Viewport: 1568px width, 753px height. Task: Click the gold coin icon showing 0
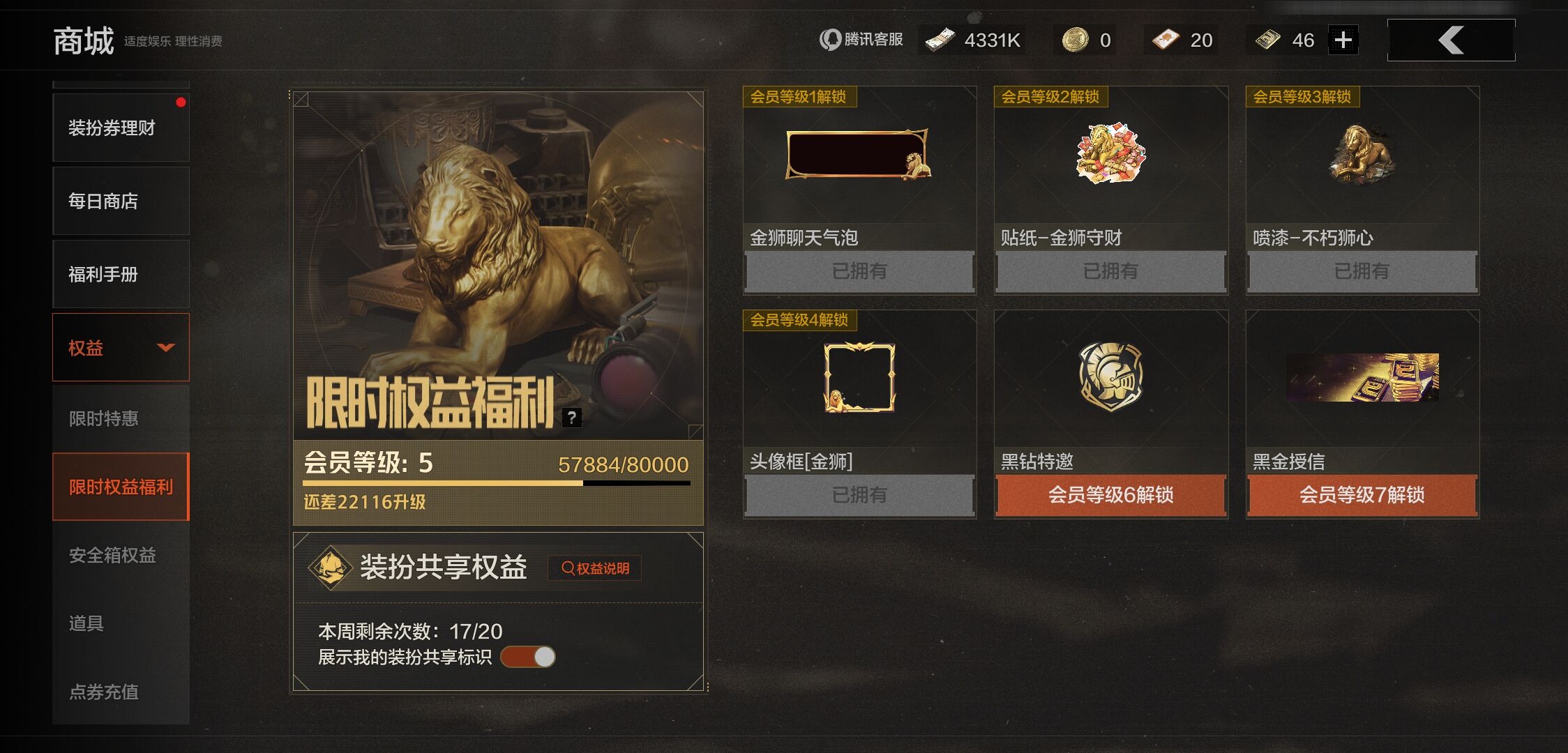click(x=1074, y=40)
